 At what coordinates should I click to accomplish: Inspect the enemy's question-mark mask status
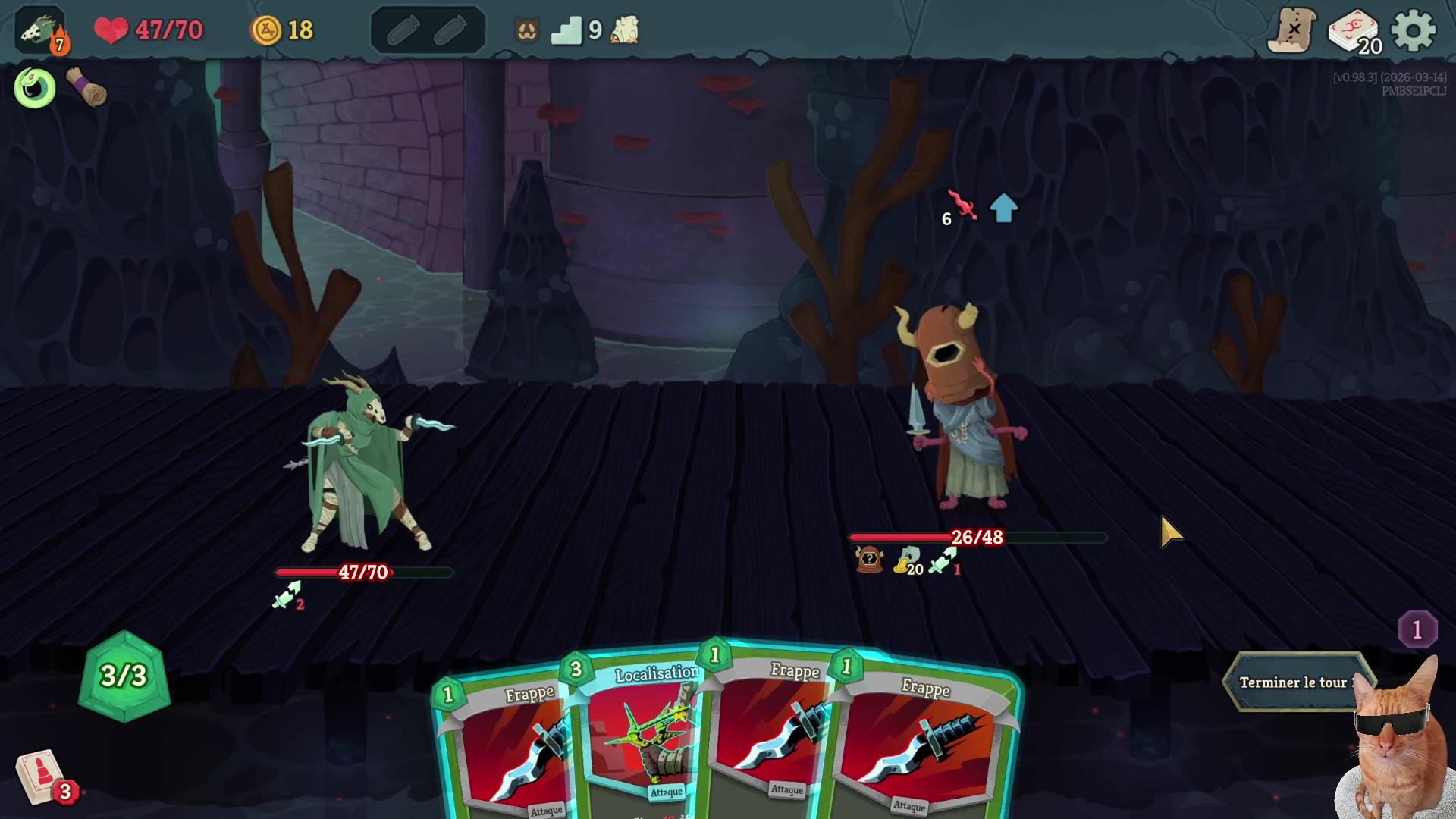[869, 560]
